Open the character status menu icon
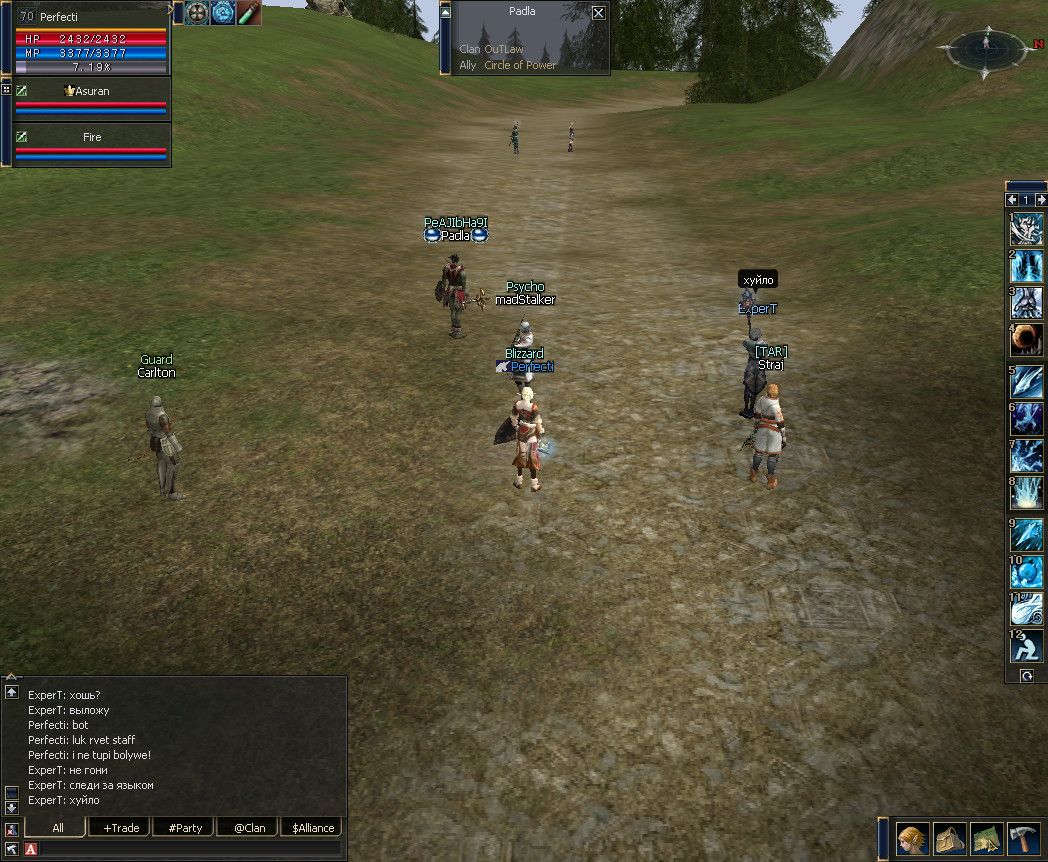The image size is (1048, 862). [911, 838]
